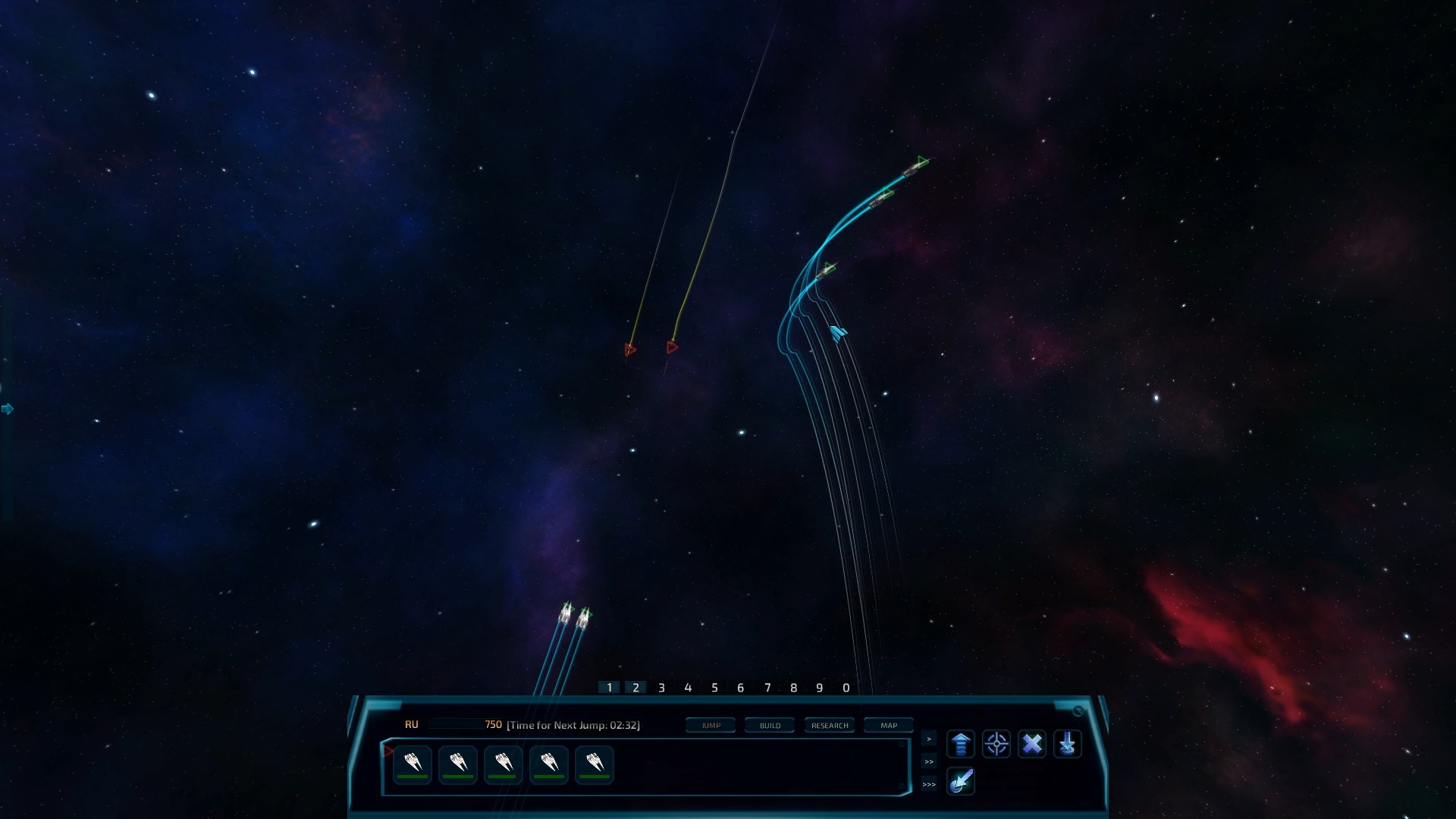
Task: Click the diagonal arrow onto disc command icon
Action: (x=960, y=781)
